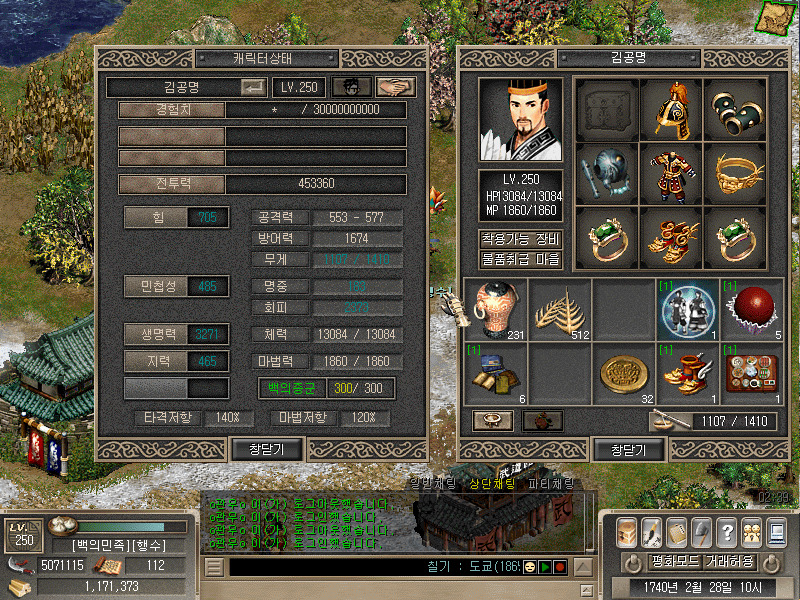Viewport: 800px width, 600px height.
Task: Open the question mark help icon
Action: click(727, 531)
